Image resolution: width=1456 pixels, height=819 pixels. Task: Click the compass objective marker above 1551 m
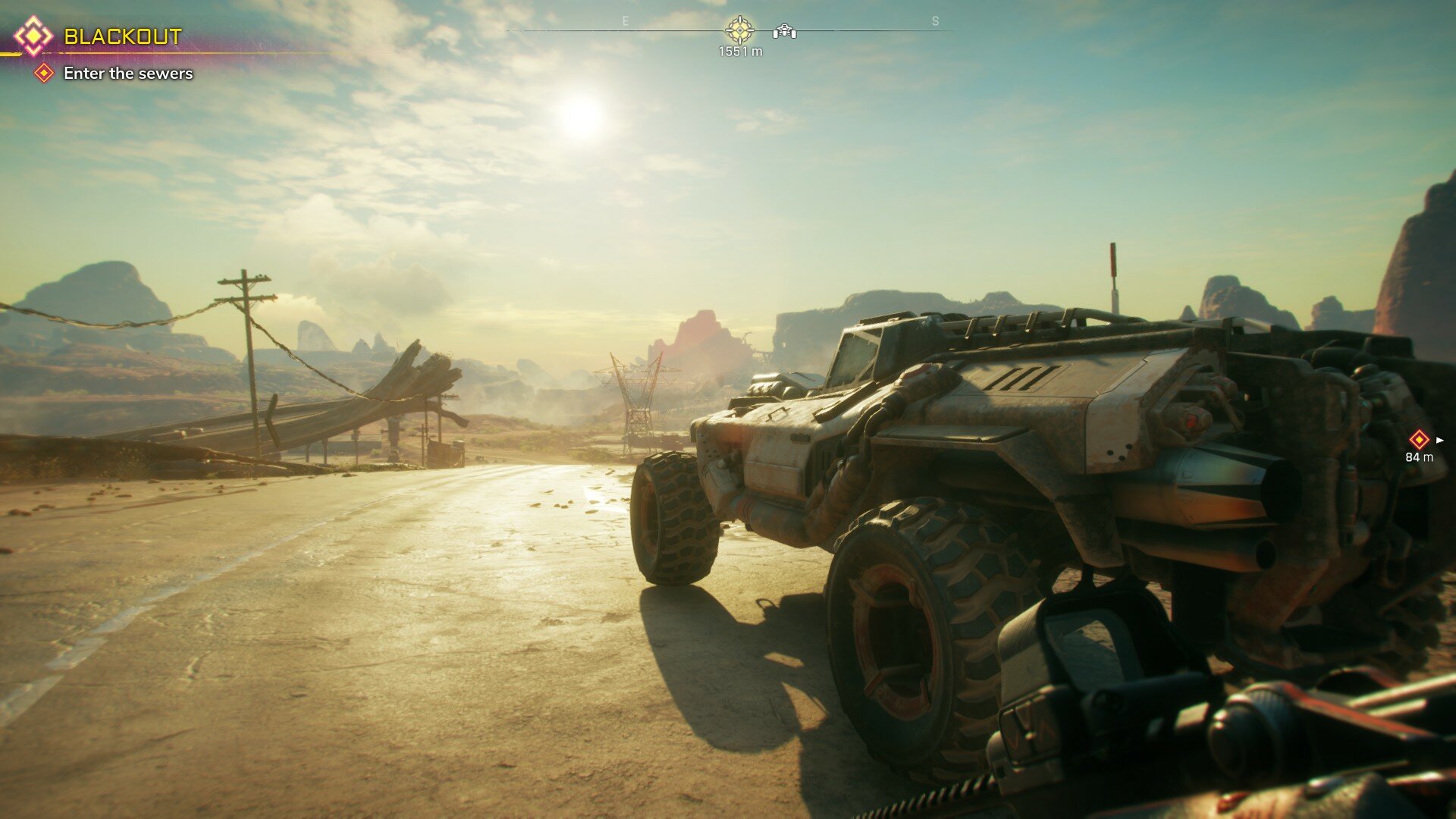[739, 30]
